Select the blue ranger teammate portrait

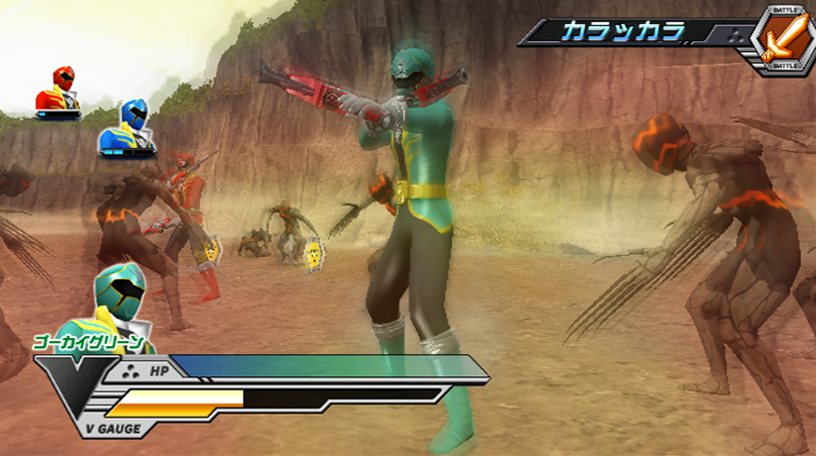point(127,128)
